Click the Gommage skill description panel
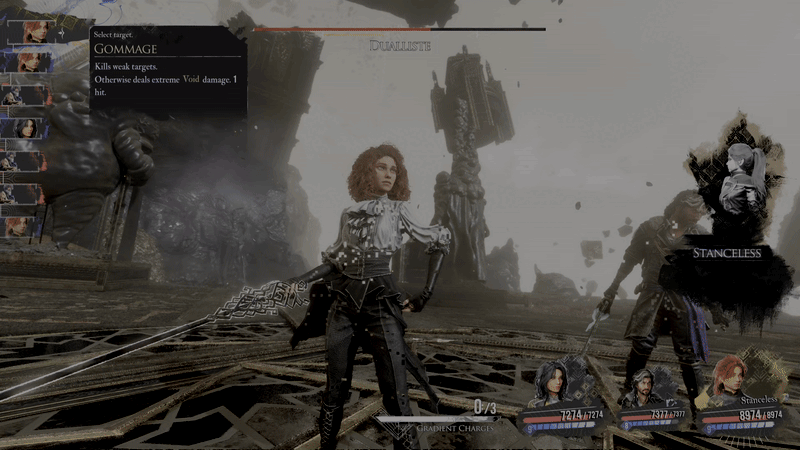This screenshot has height=450, width=800. [x=166, y=70]
